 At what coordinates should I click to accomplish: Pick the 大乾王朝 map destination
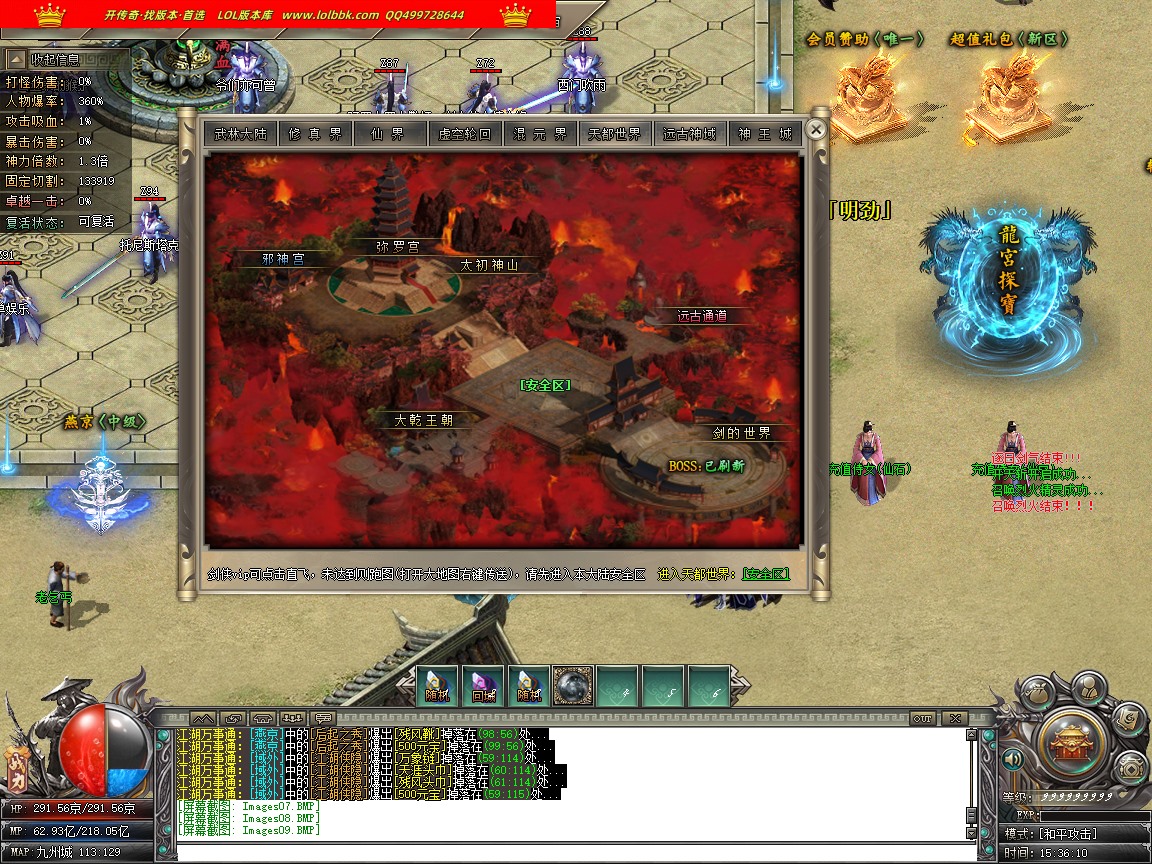coord(424,420)
